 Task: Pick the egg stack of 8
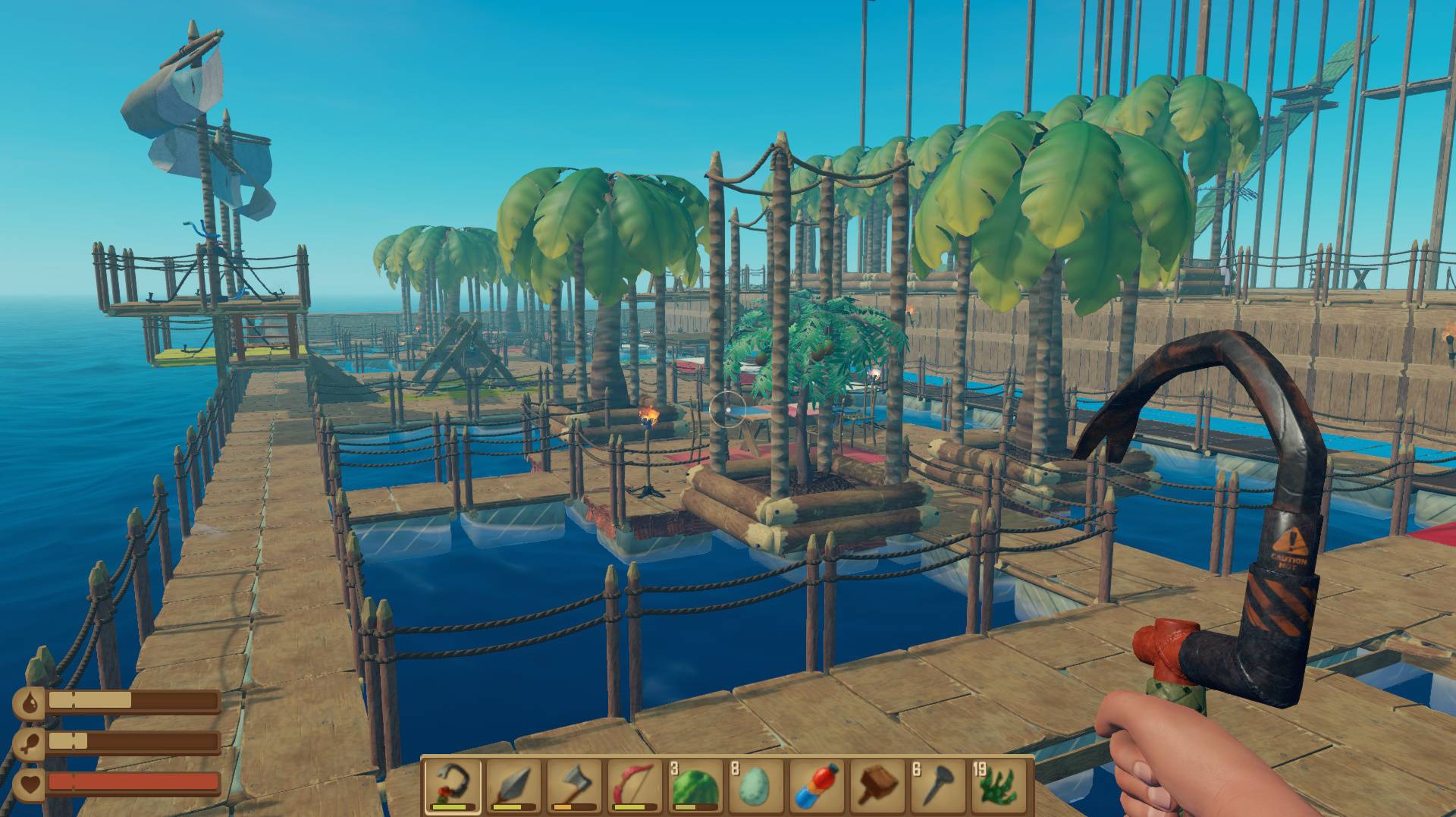[756, 786]
